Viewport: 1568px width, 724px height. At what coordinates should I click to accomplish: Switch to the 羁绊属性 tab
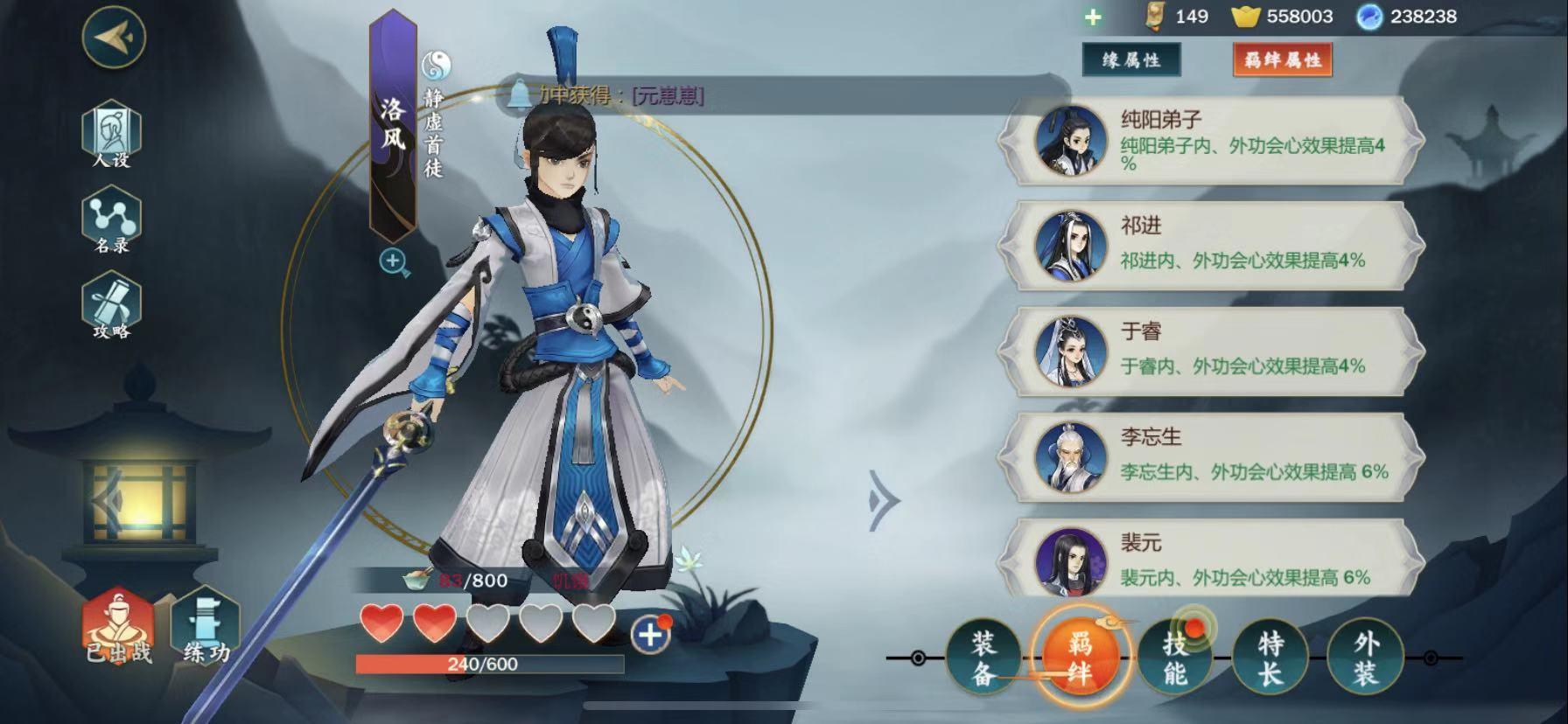point(1282,60)
